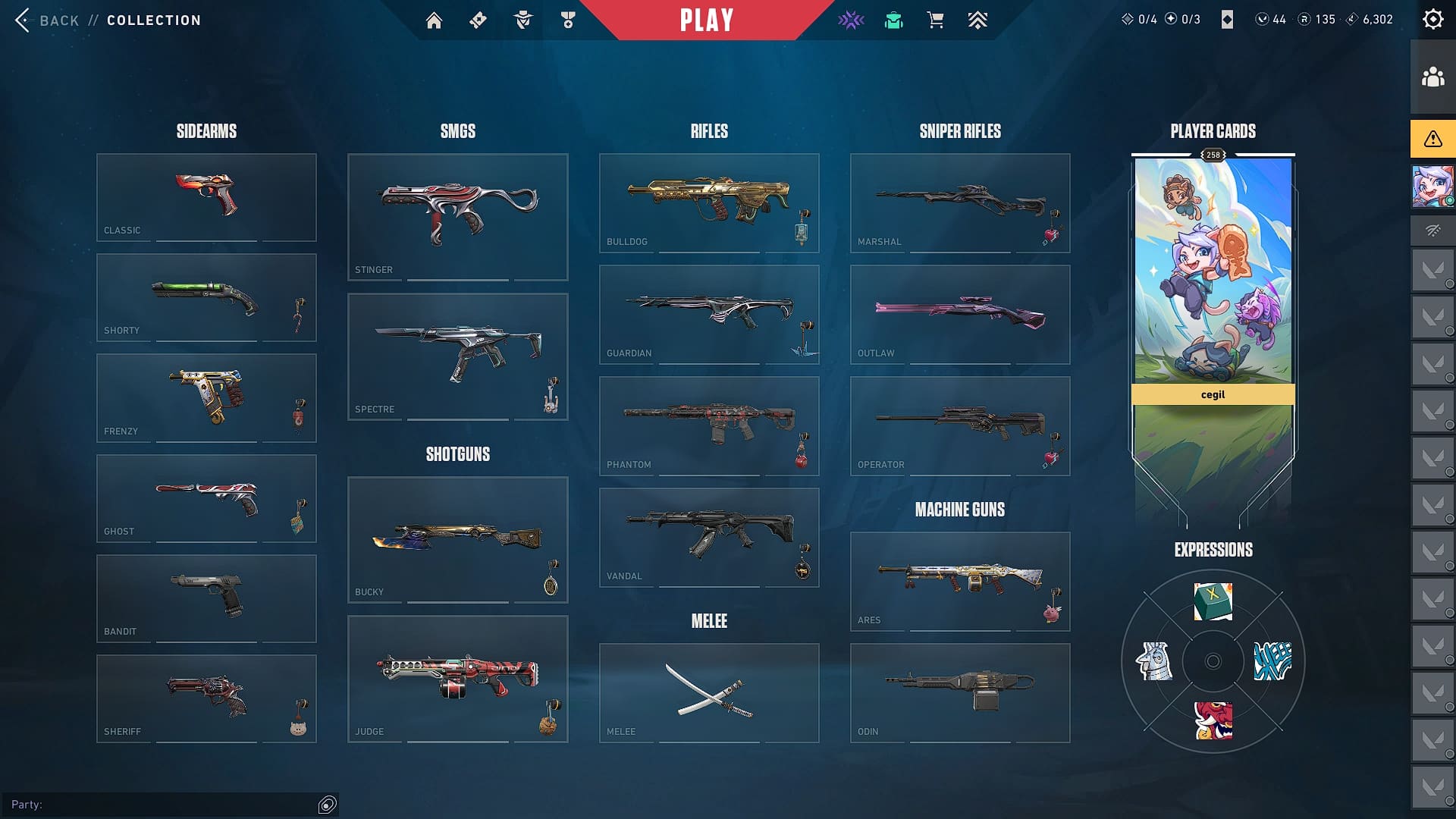Image resolution: width=1456 pixels, height=819 pixels.
Task: Open the home screen icon
Action: tap(434, 20)
